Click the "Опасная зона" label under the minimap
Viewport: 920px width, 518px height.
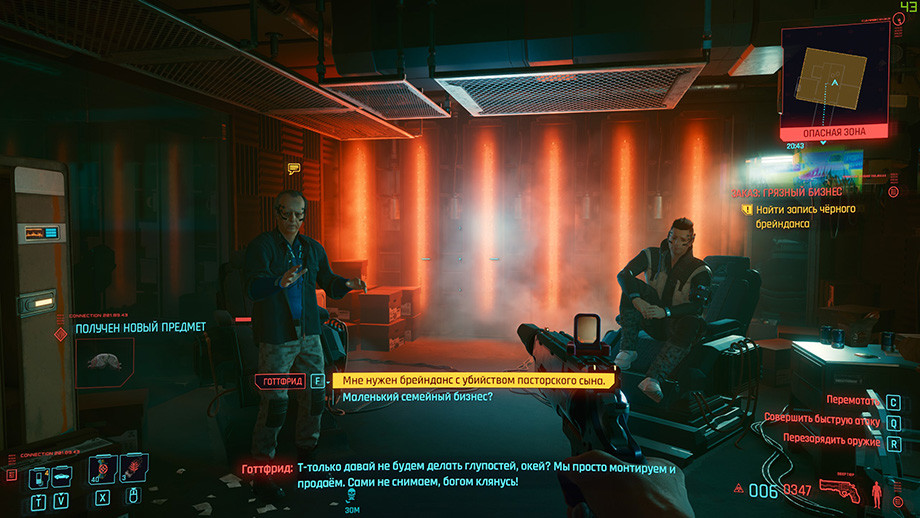pyautogui.click(x=834, y=132)
